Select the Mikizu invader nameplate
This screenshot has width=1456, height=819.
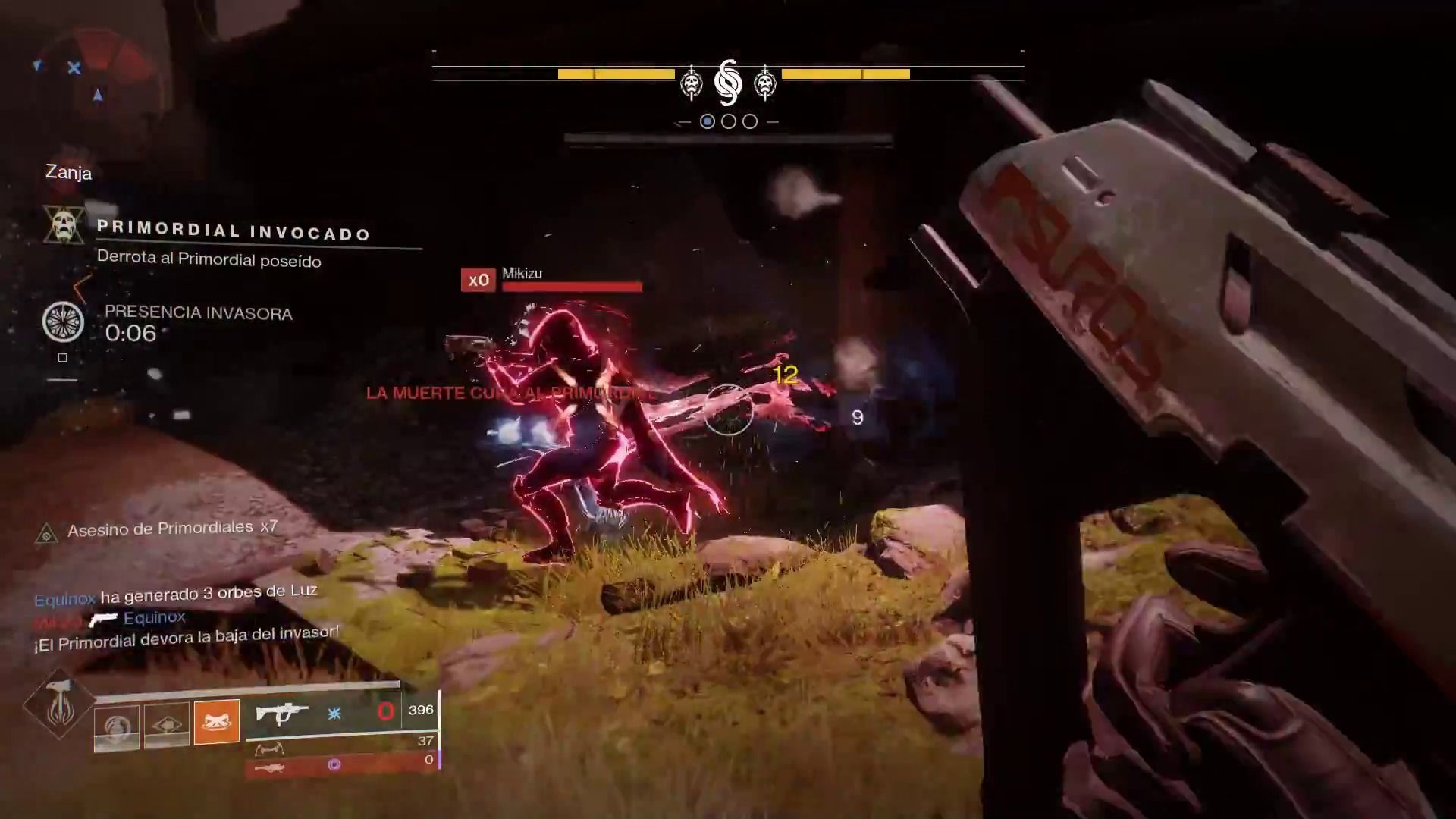click(x=522, y=273)
